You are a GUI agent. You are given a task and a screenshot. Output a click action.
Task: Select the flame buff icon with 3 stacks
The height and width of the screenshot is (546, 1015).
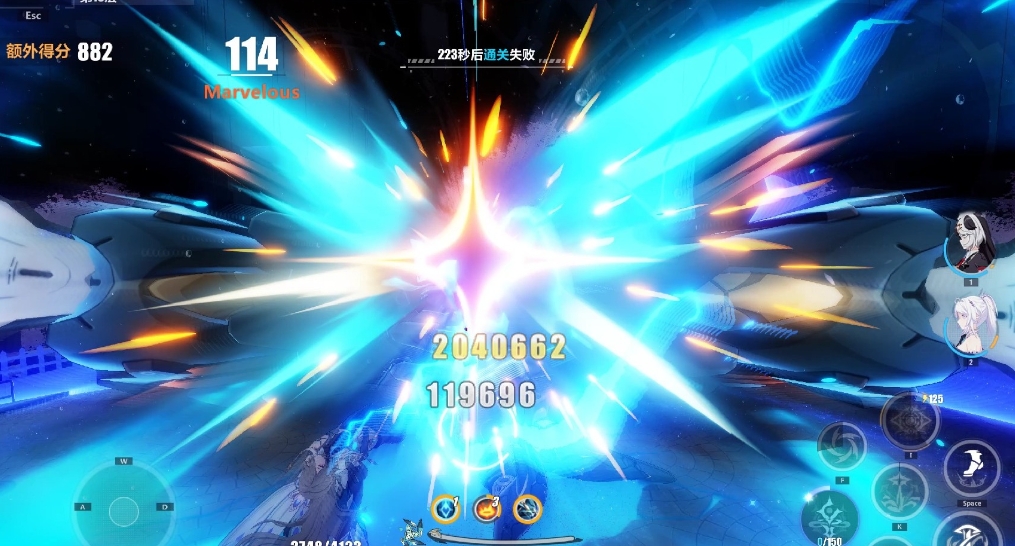487,509
